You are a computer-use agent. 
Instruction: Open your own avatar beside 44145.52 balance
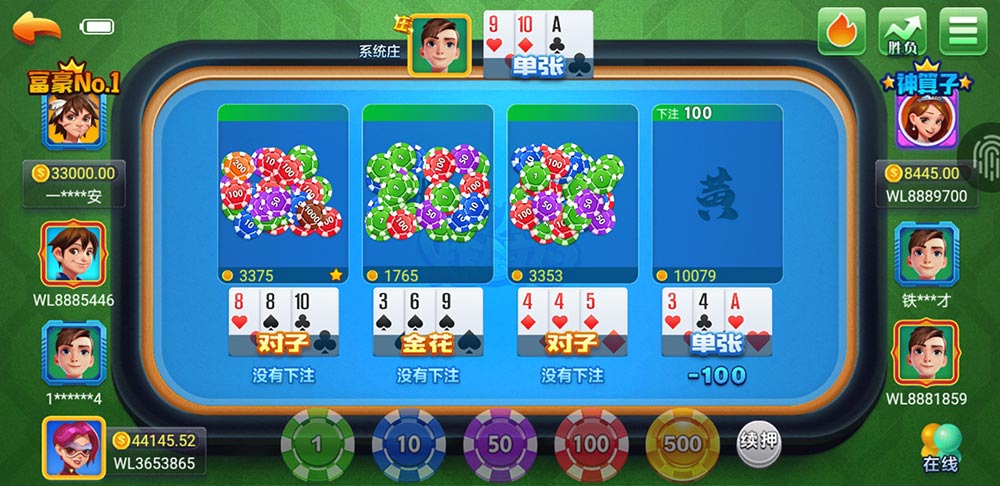pos(73,449)
